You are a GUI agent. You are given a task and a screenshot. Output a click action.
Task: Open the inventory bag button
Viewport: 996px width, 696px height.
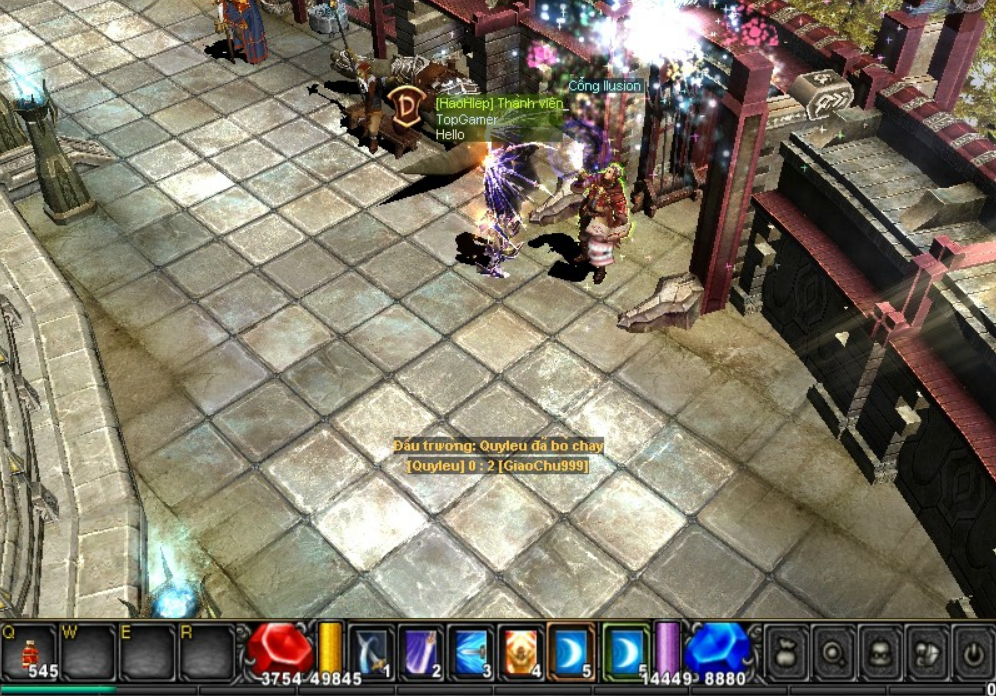pyautogui.click(x=787, y=652)
